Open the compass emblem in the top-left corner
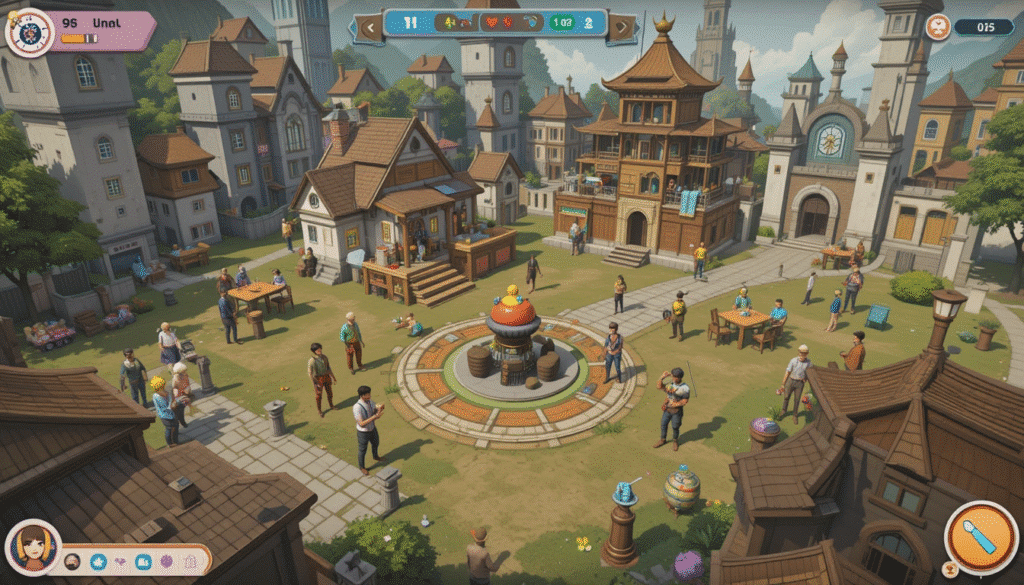 (29, 32)
